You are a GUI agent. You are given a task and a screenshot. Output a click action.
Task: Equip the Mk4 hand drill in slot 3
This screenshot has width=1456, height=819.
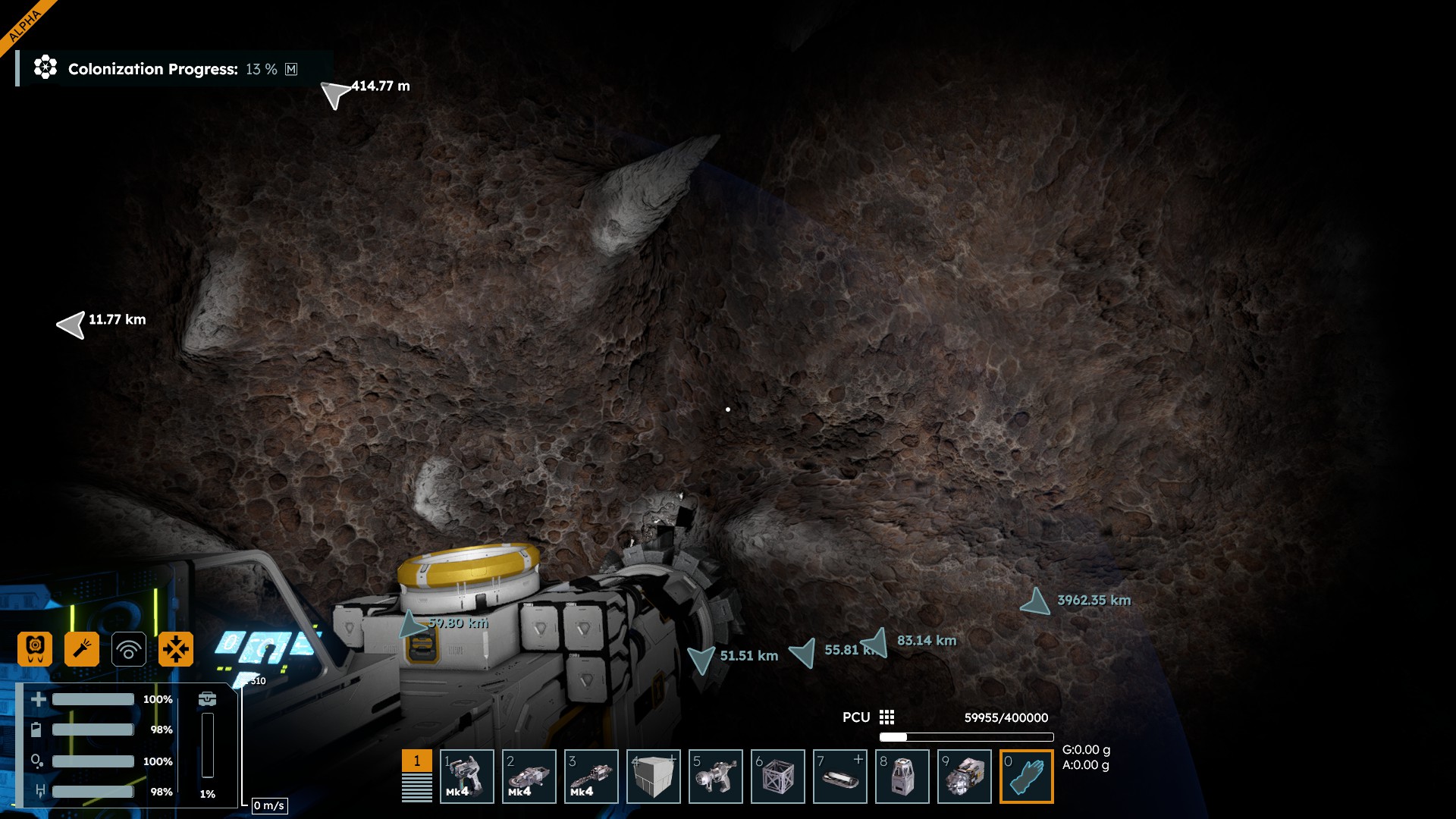click(x=591, y=777)
